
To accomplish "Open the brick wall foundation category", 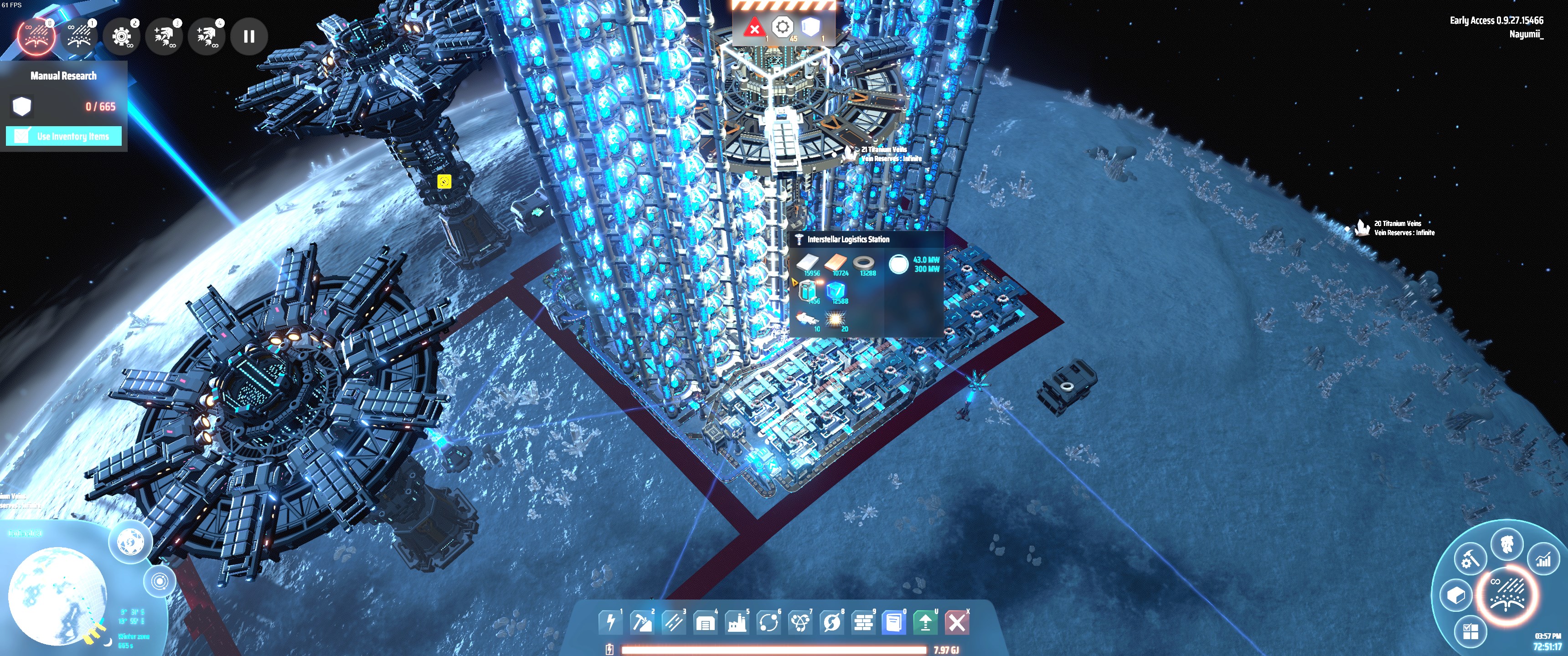I will tap(863, 622).
